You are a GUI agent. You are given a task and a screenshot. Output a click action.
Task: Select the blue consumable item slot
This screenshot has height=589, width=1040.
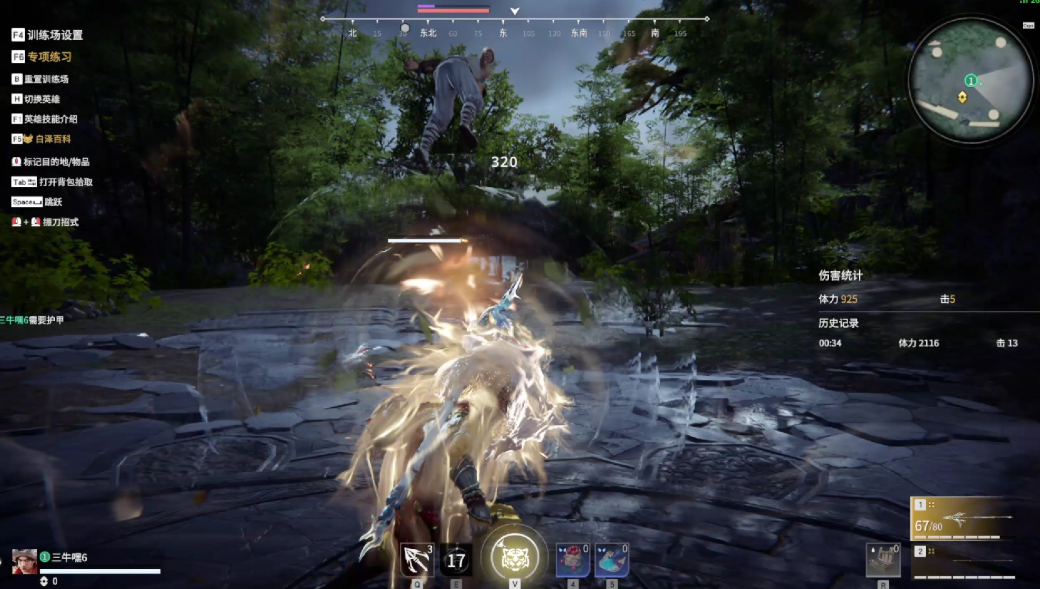pyautogui.click(x=611, y=560)
